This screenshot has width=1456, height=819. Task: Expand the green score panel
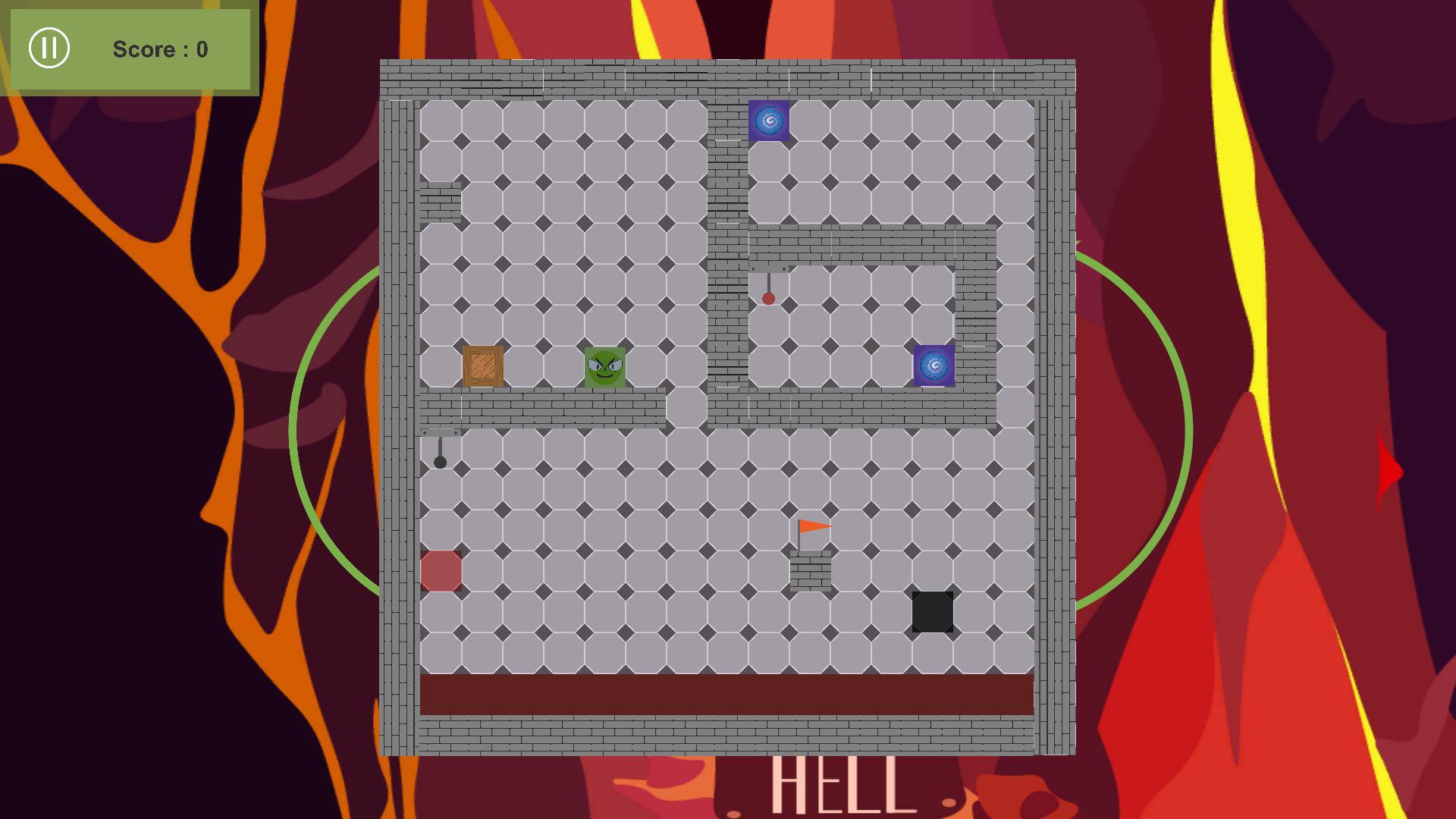click(x=130, y=50)
